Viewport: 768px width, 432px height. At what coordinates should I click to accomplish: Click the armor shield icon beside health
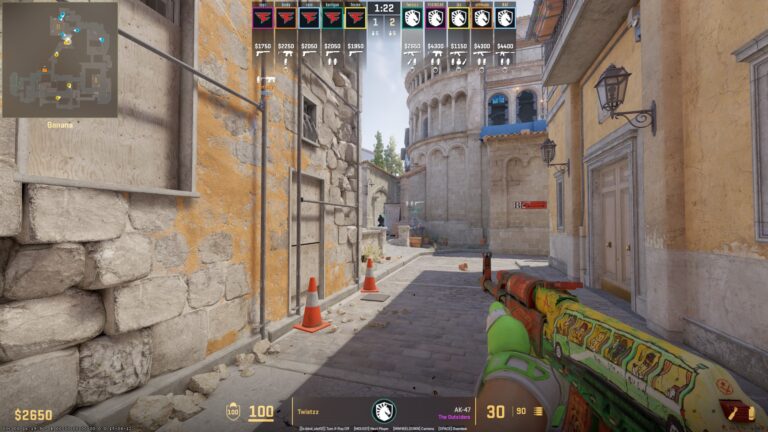(233, 411)
